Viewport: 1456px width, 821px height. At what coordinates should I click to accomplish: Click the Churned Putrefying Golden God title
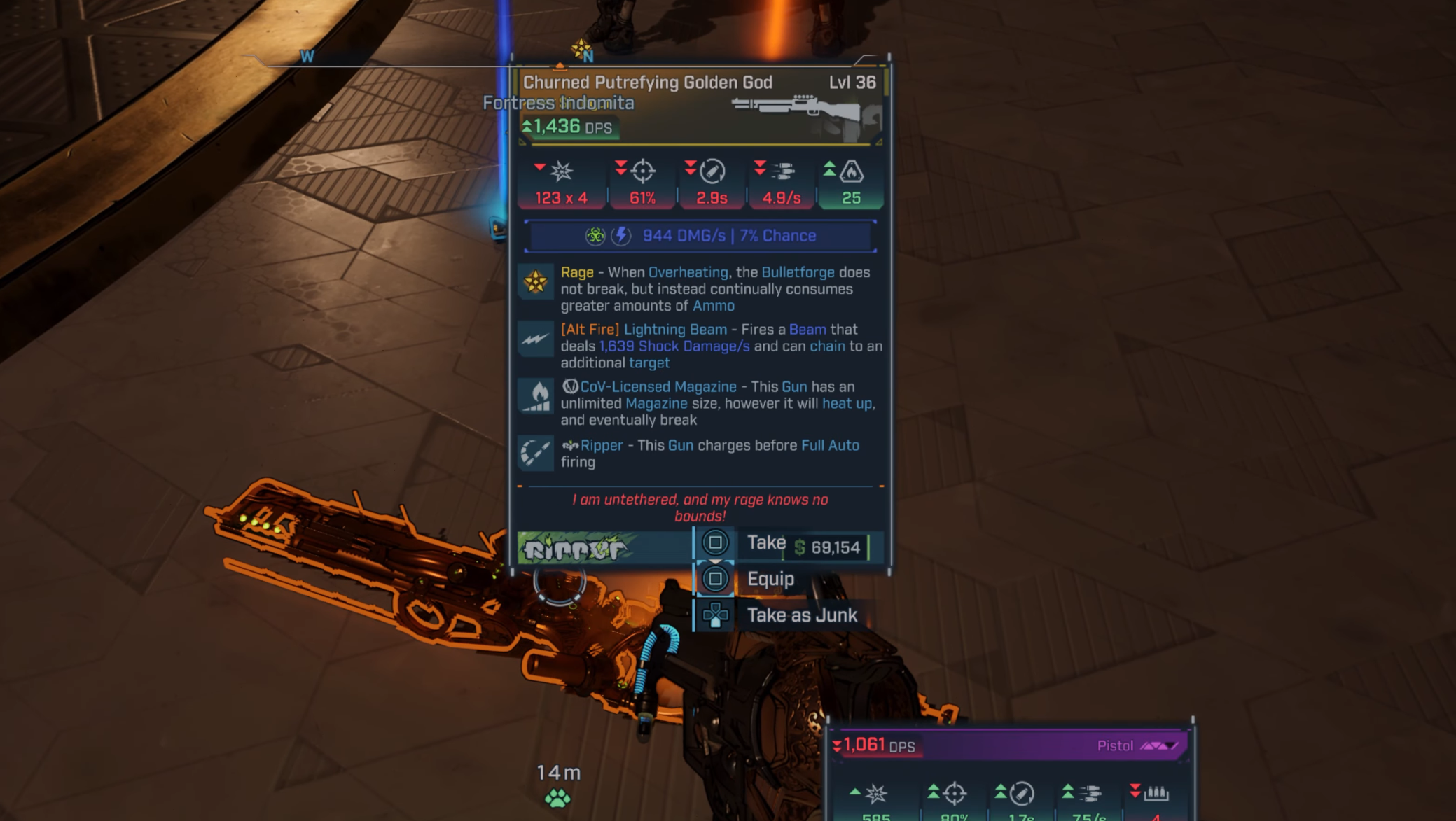click(647, 83)
